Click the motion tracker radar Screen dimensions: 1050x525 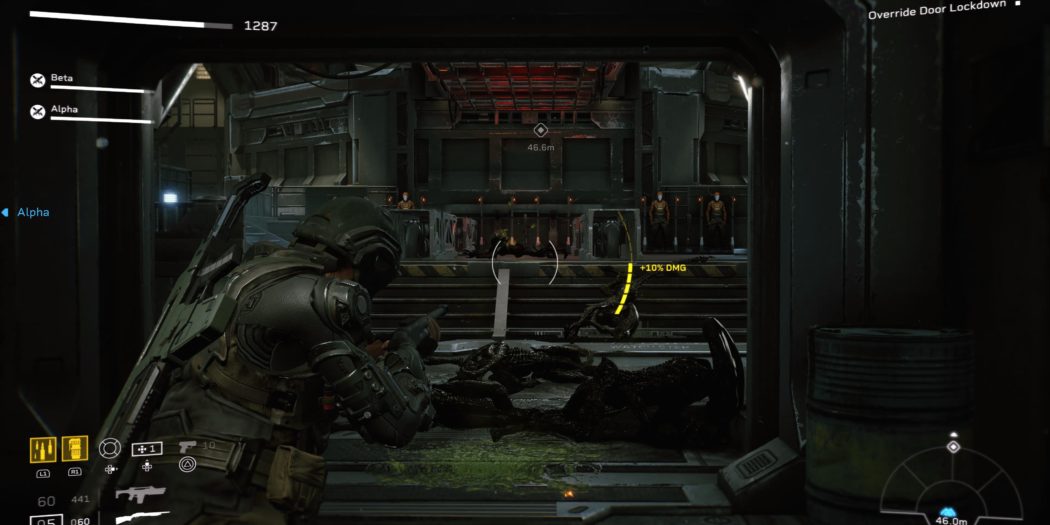click(952, 487)
